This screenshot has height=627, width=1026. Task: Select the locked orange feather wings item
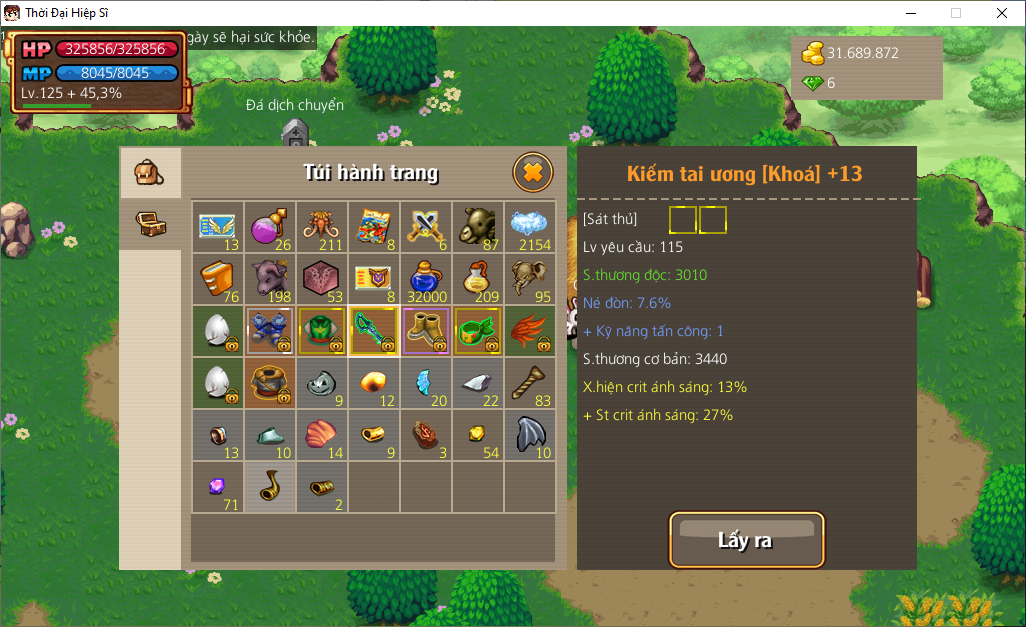pos(530,331)
